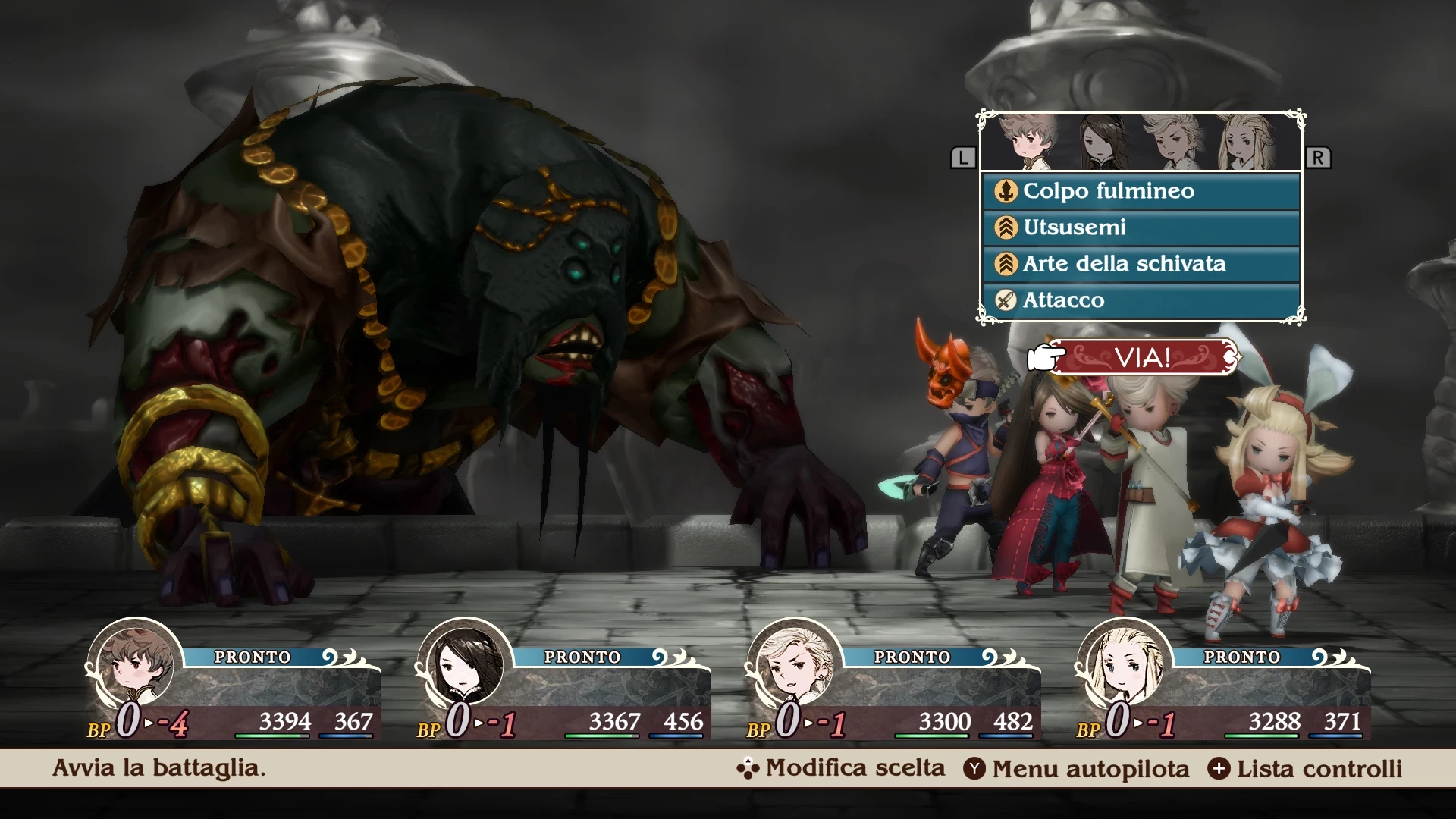1456x819 pixels.
Task: Select the Colpo fulmineo skill icon
Action: pyautogui.click(x=1006, y=191)
